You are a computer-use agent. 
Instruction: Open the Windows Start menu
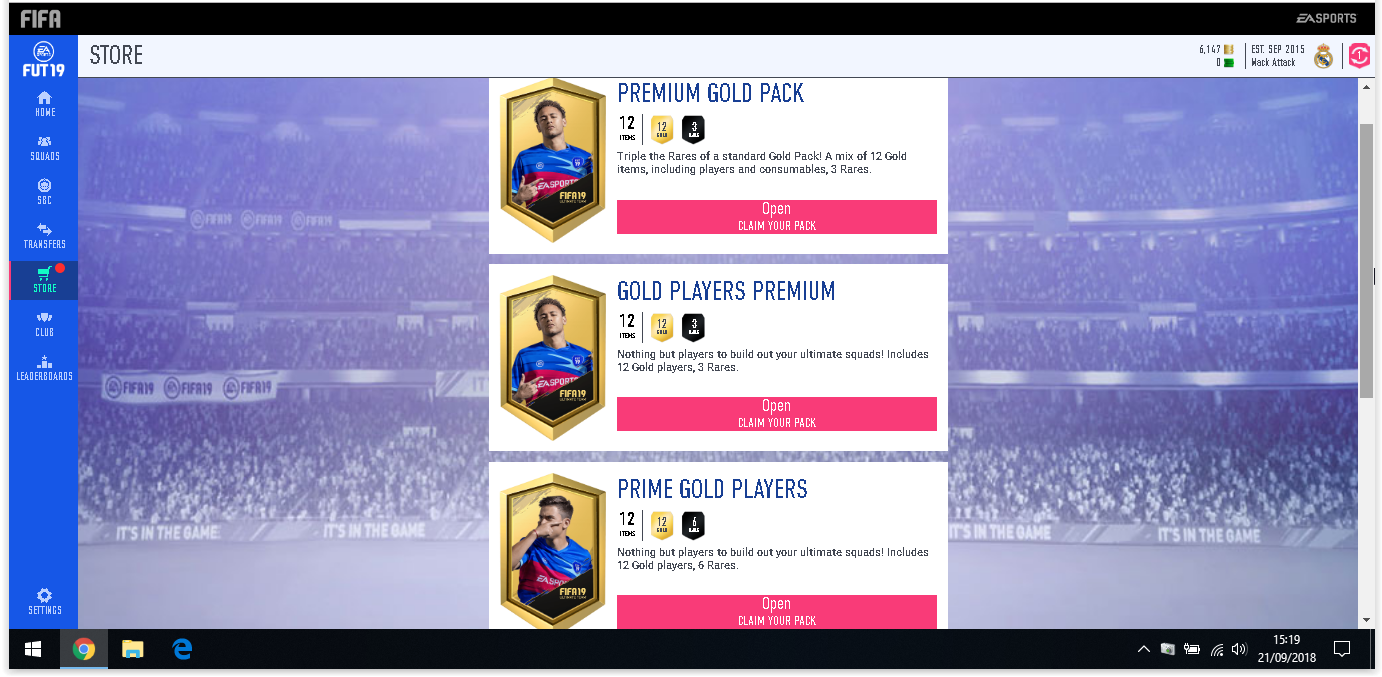(32, 650)
